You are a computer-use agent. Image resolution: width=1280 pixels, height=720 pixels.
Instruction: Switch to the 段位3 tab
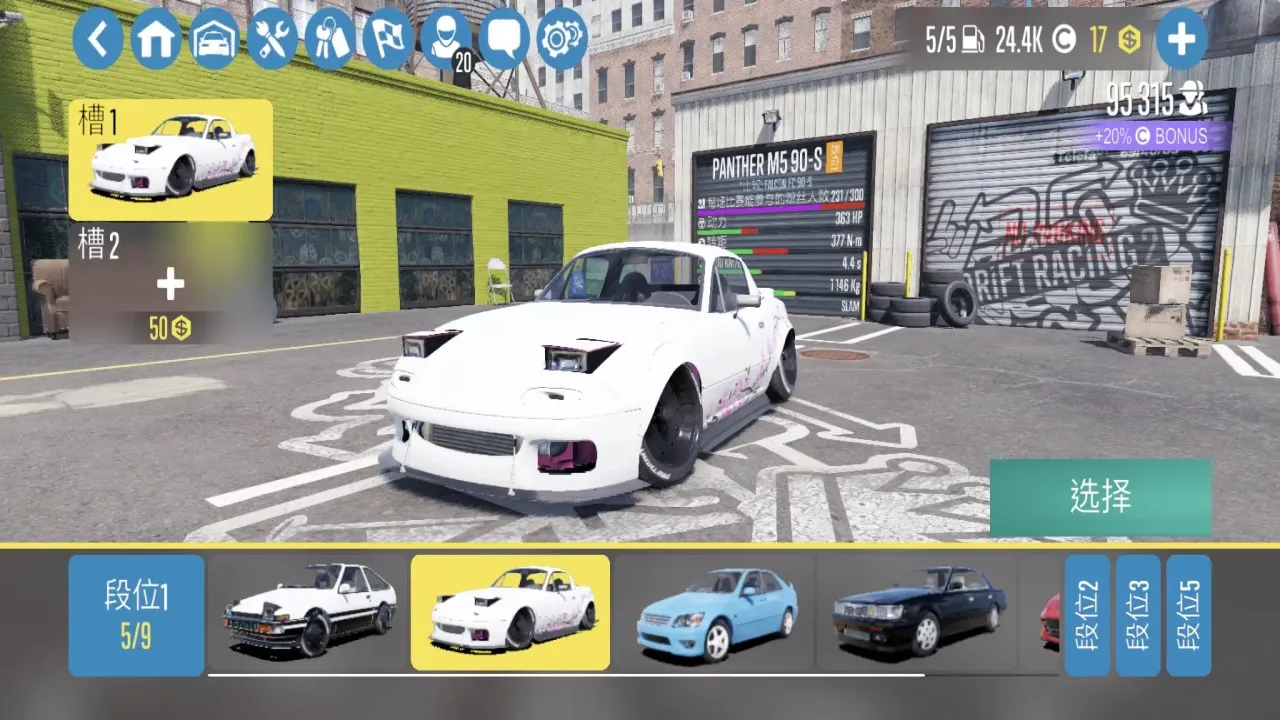[1141, 614]
